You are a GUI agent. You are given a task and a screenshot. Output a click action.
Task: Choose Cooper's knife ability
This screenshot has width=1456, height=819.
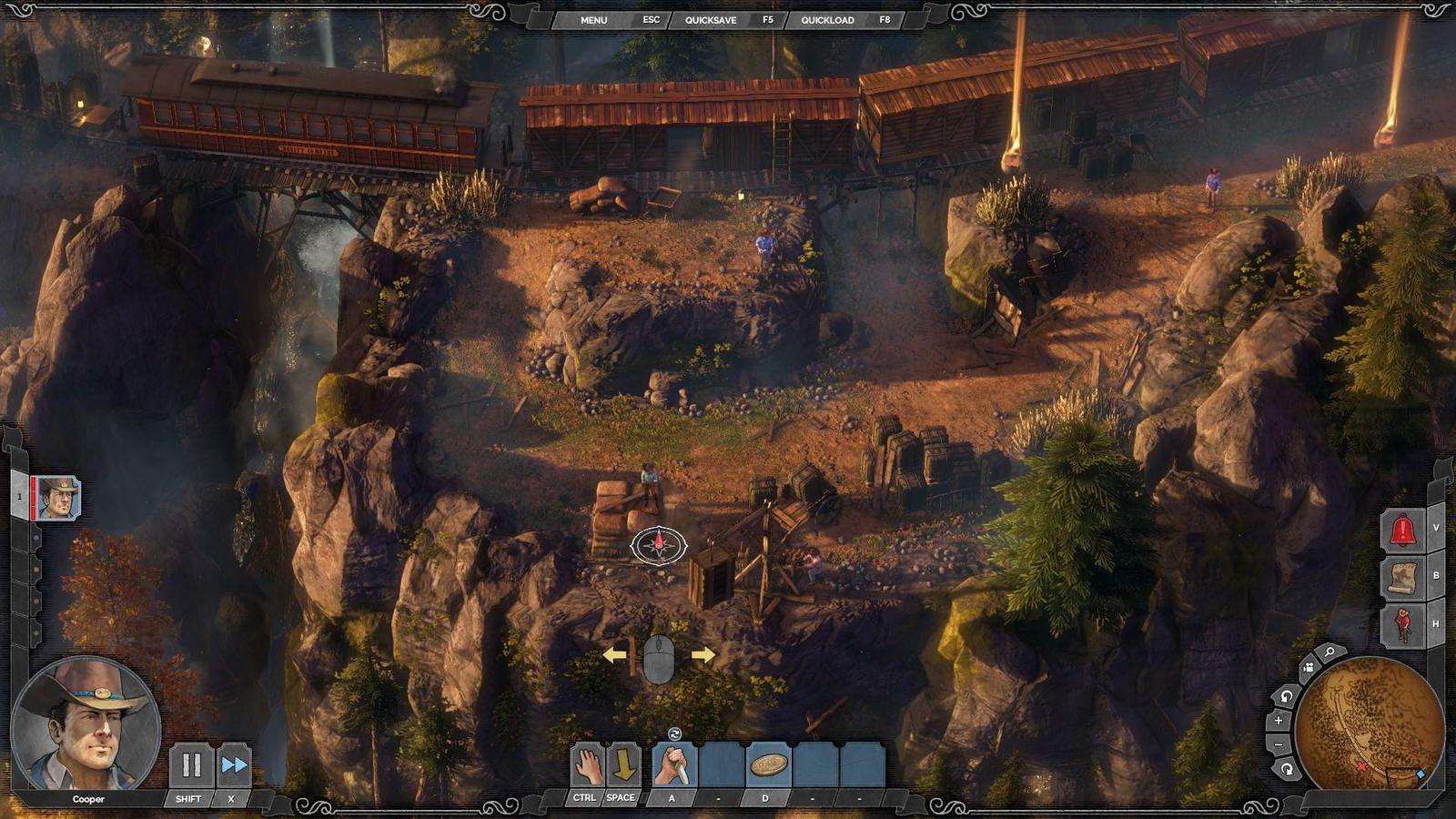click(674, 765)
